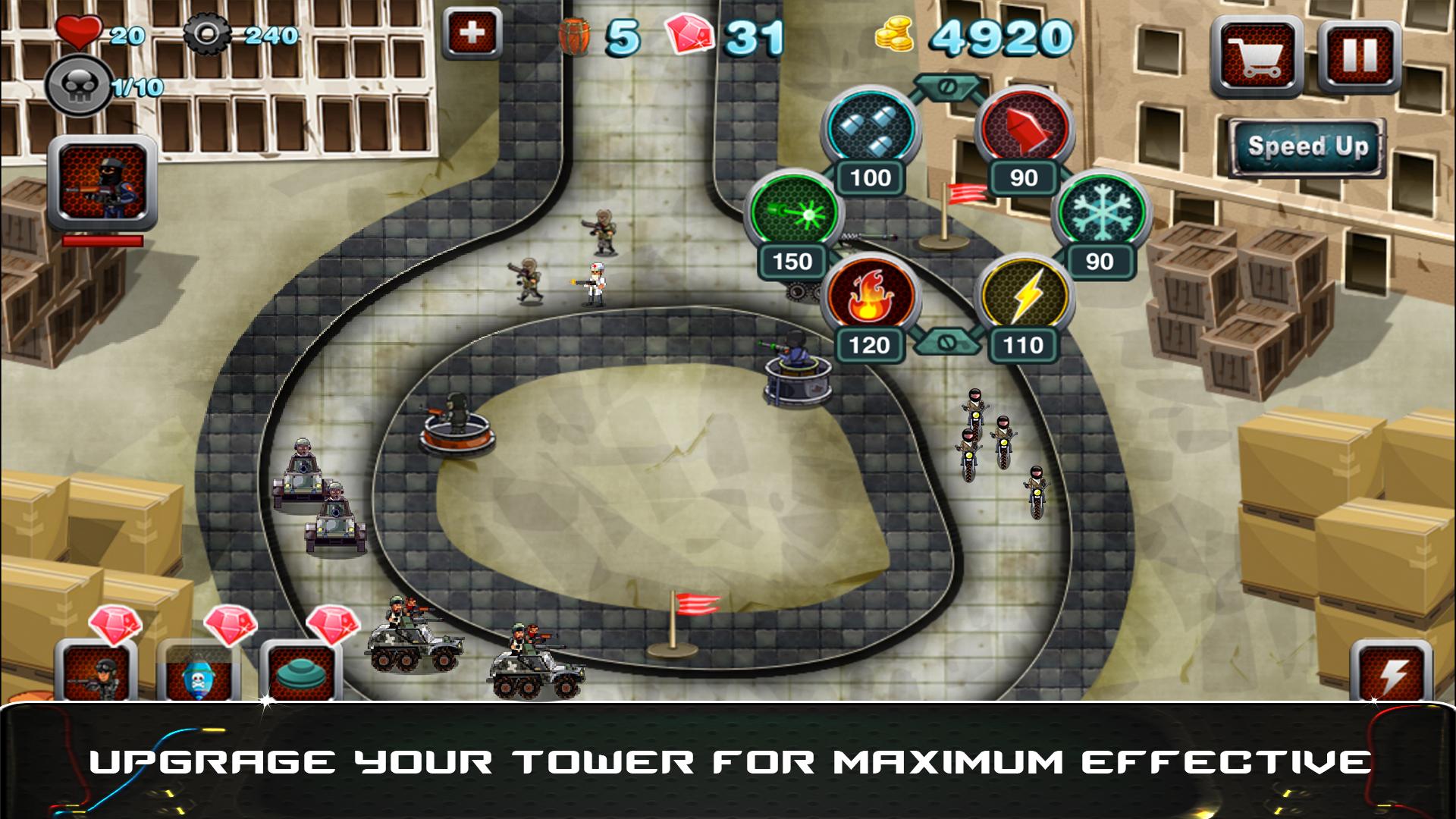Select the red missile upgrade costing 90

[x=1024, y=130]
